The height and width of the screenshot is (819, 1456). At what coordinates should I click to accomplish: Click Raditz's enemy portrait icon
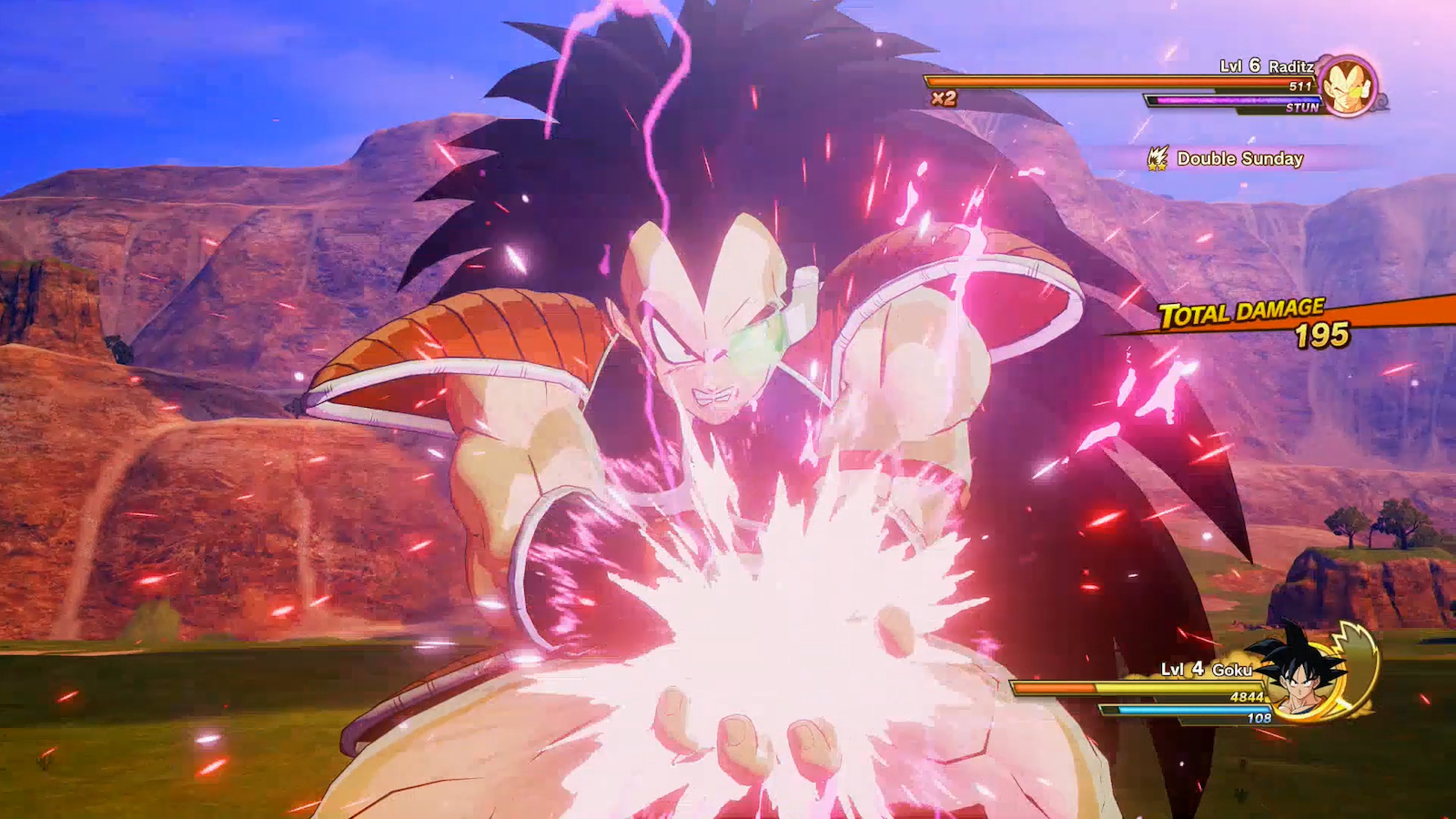click(x=1348, y=86)
